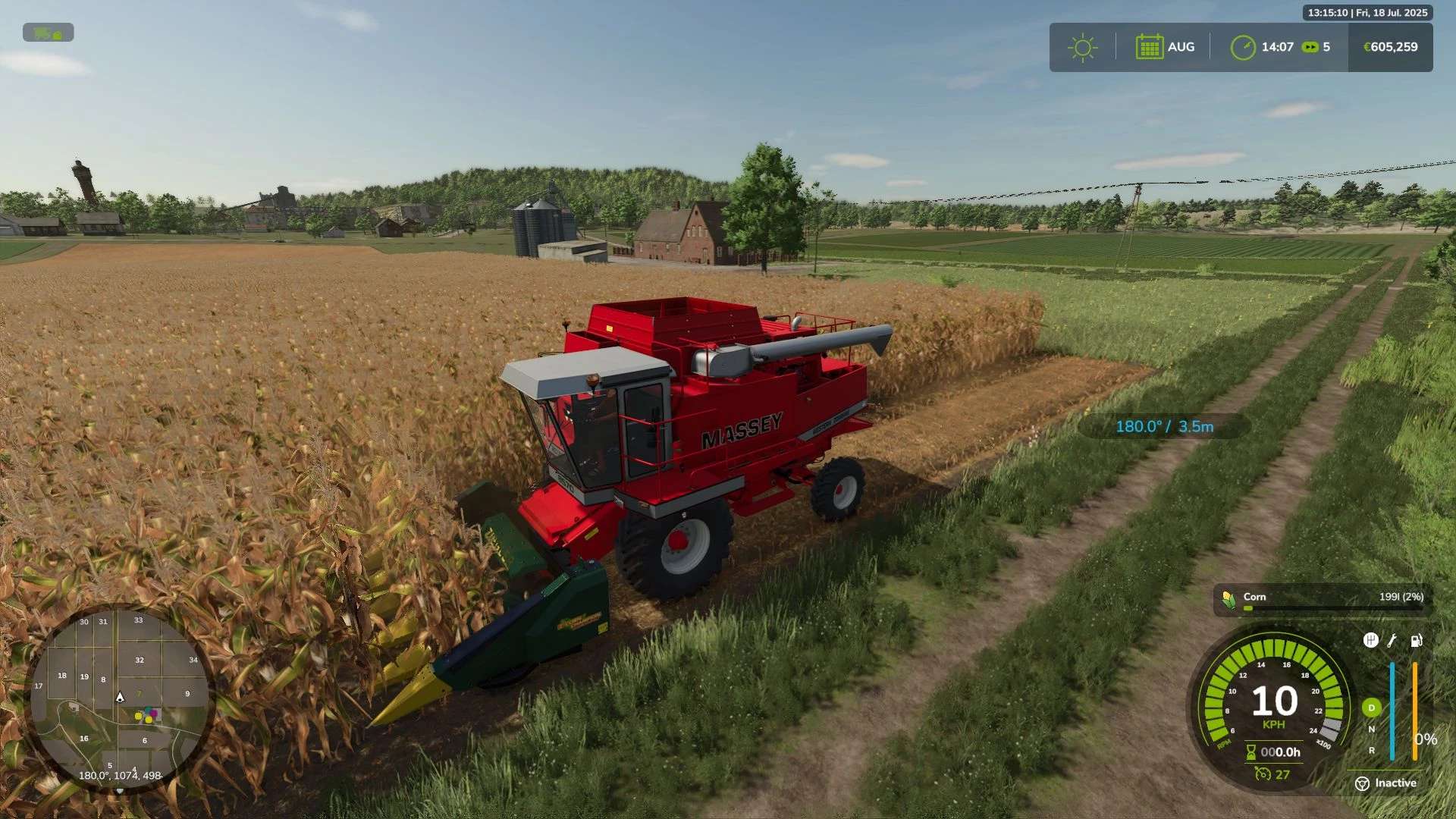Click the fuel pump icon
This screenshot has height=819, width=1456.
pos(1416,641)
